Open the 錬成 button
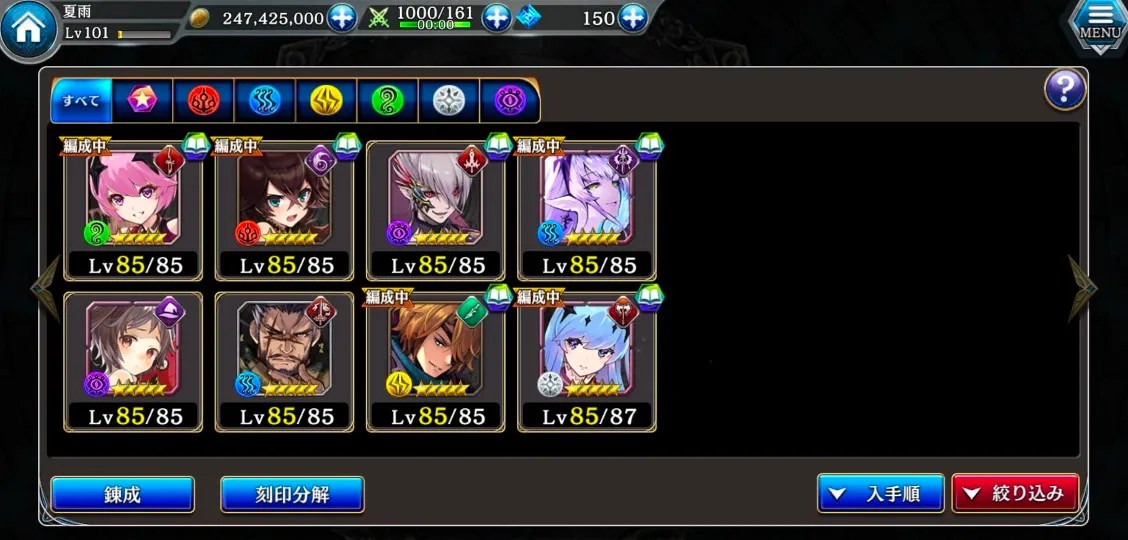This screenshot has height=540, width=1128. point(122,494)
